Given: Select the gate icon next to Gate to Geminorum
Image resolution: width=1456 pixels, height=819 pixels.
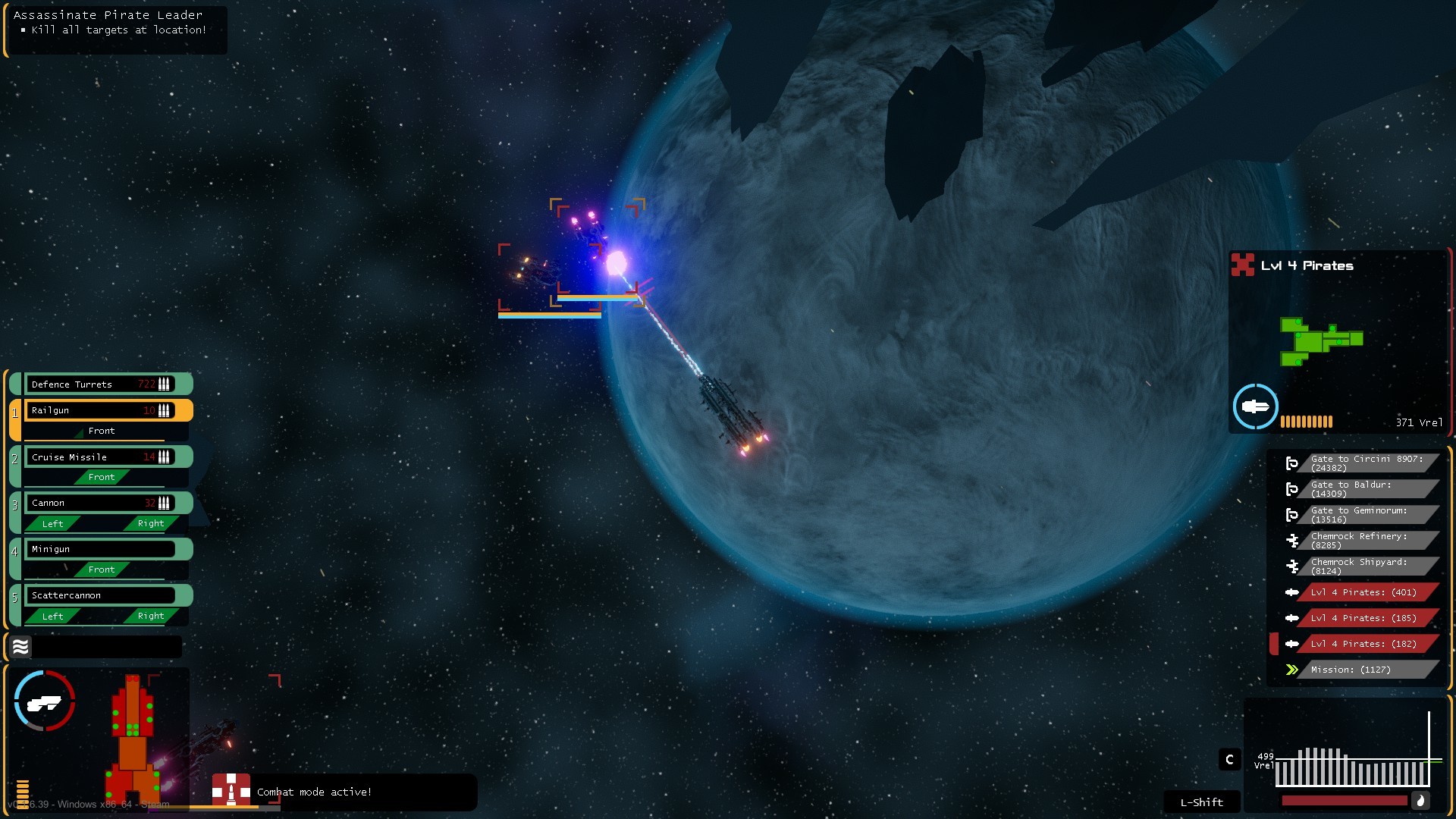Looking at the screenshot, I should point(1292,514).
